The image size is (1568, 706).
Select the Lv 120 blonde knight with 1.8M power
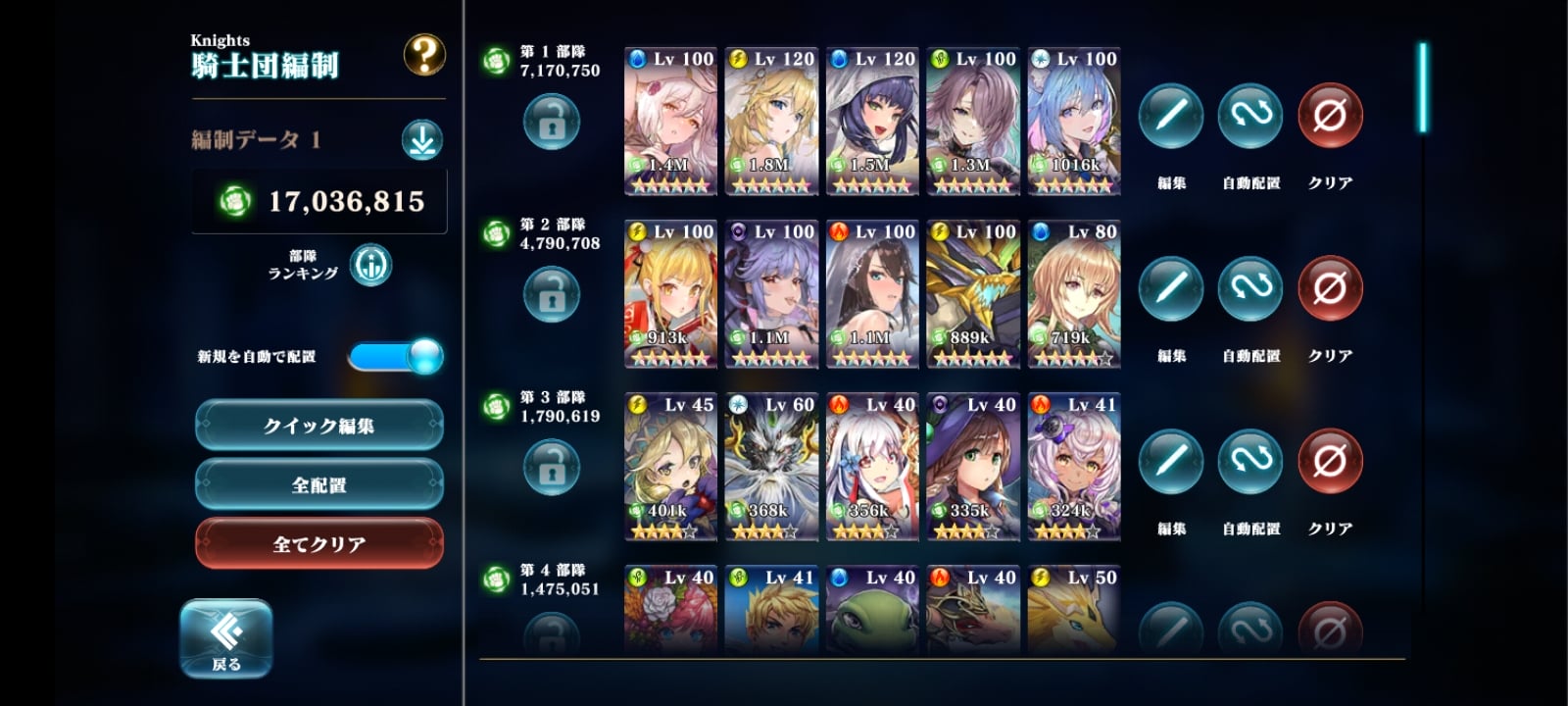(x=771, y=122)
